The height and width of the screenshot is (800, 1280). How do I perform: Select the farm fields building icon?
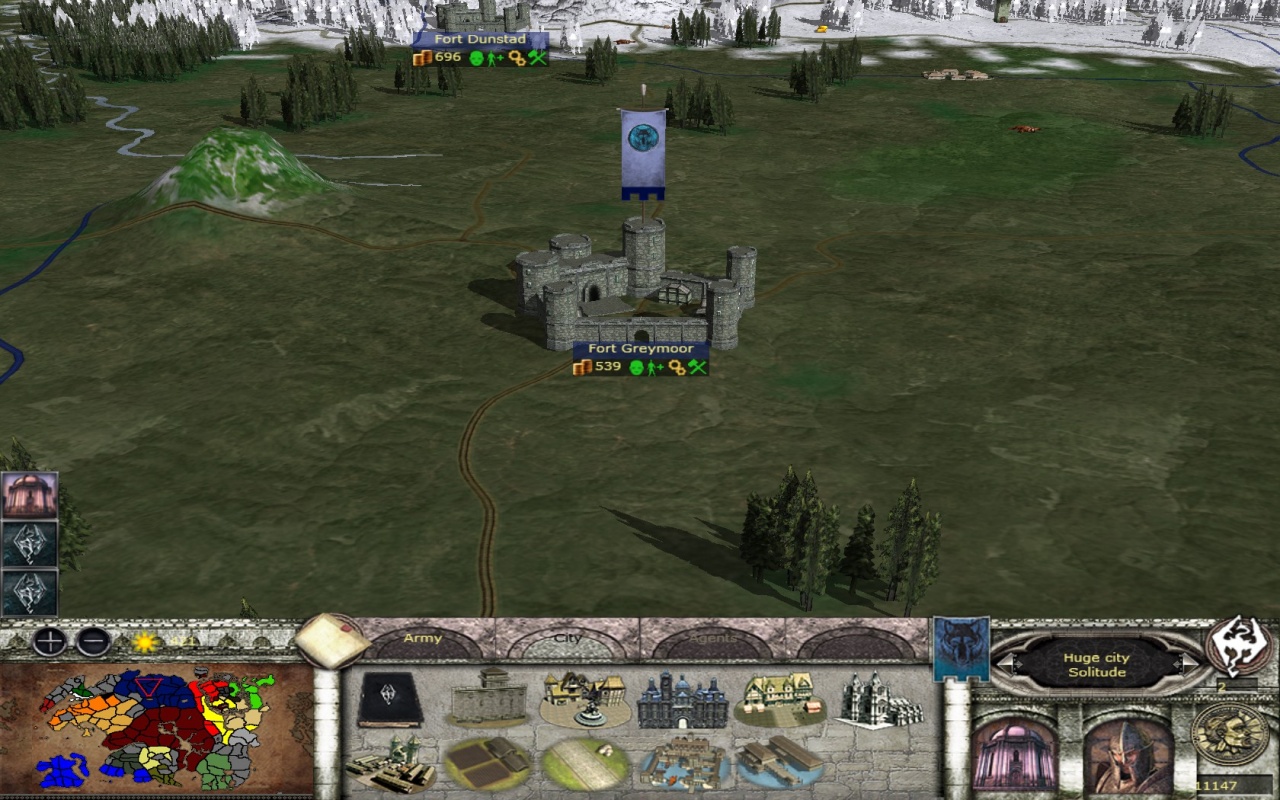coord(487,764)
